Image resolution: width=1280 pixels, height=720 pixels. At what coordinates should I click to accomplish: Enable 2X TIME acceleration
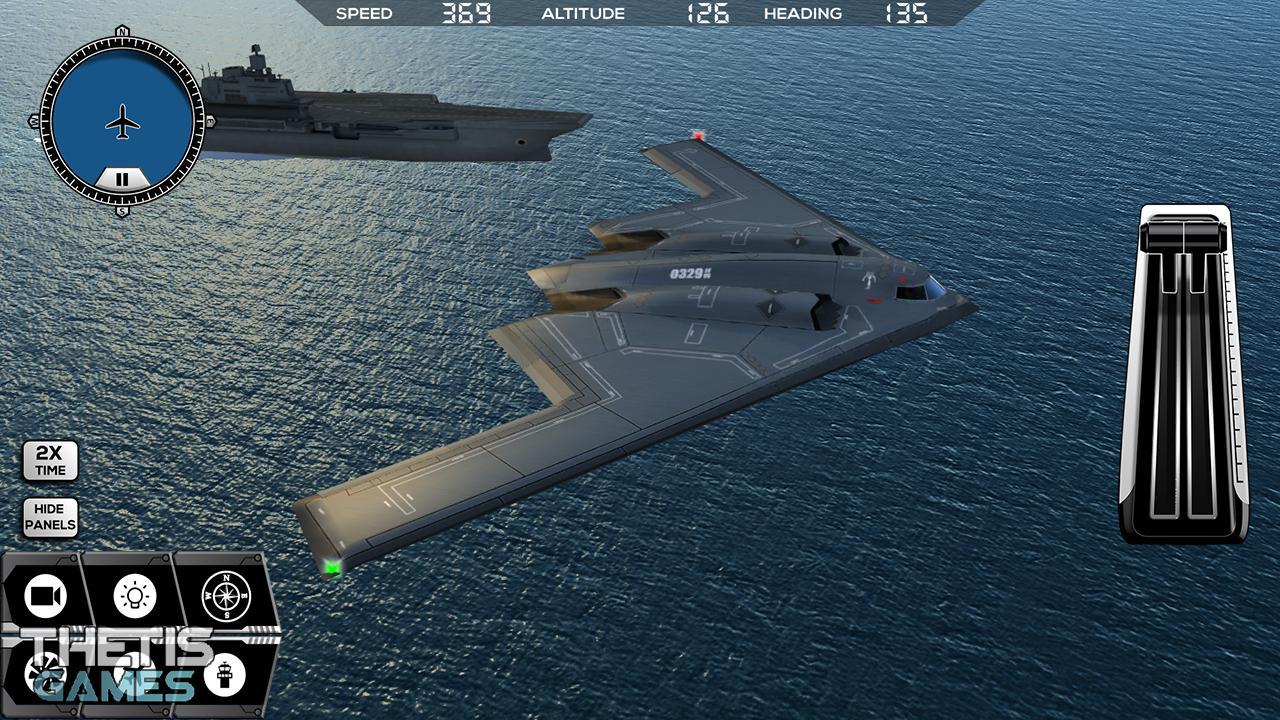[48, 458]
